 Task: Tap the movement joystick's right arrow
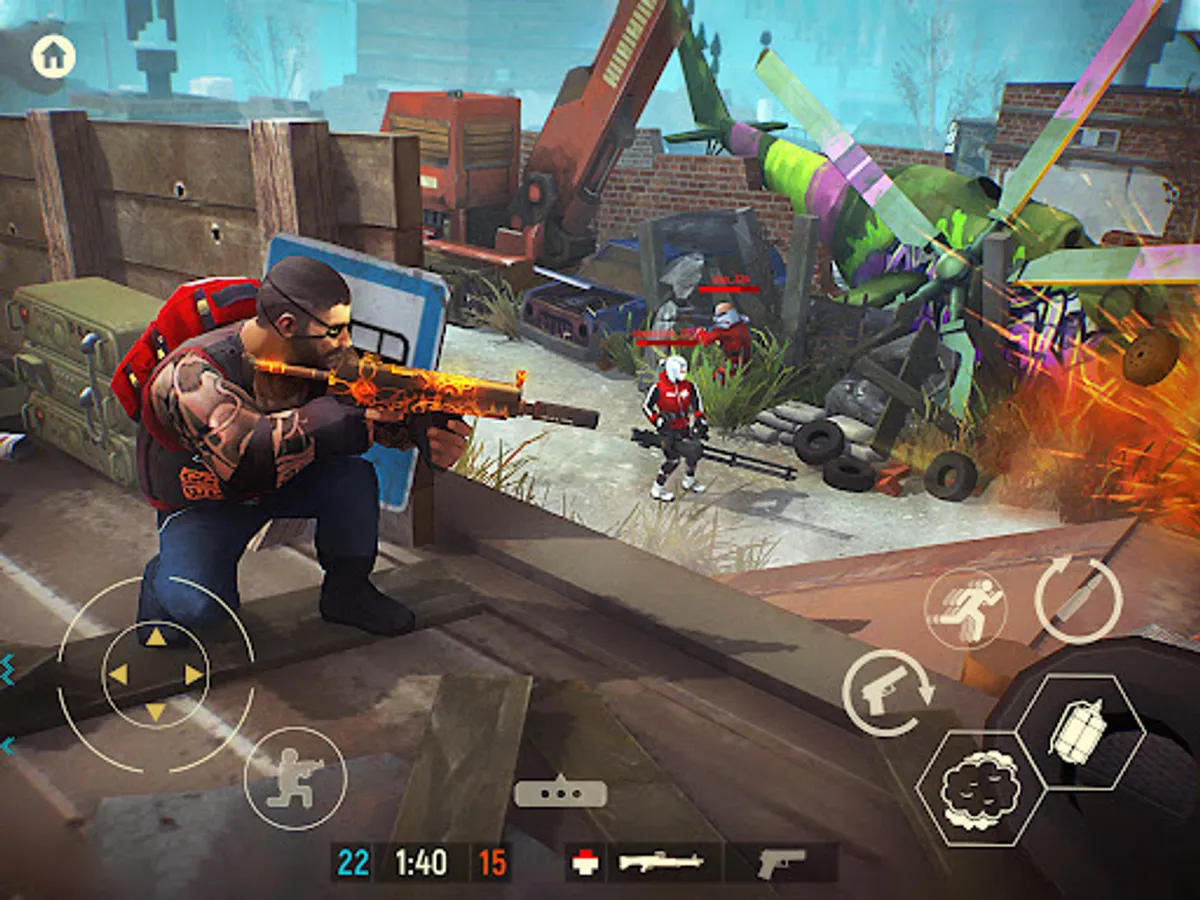coord(194,675)
